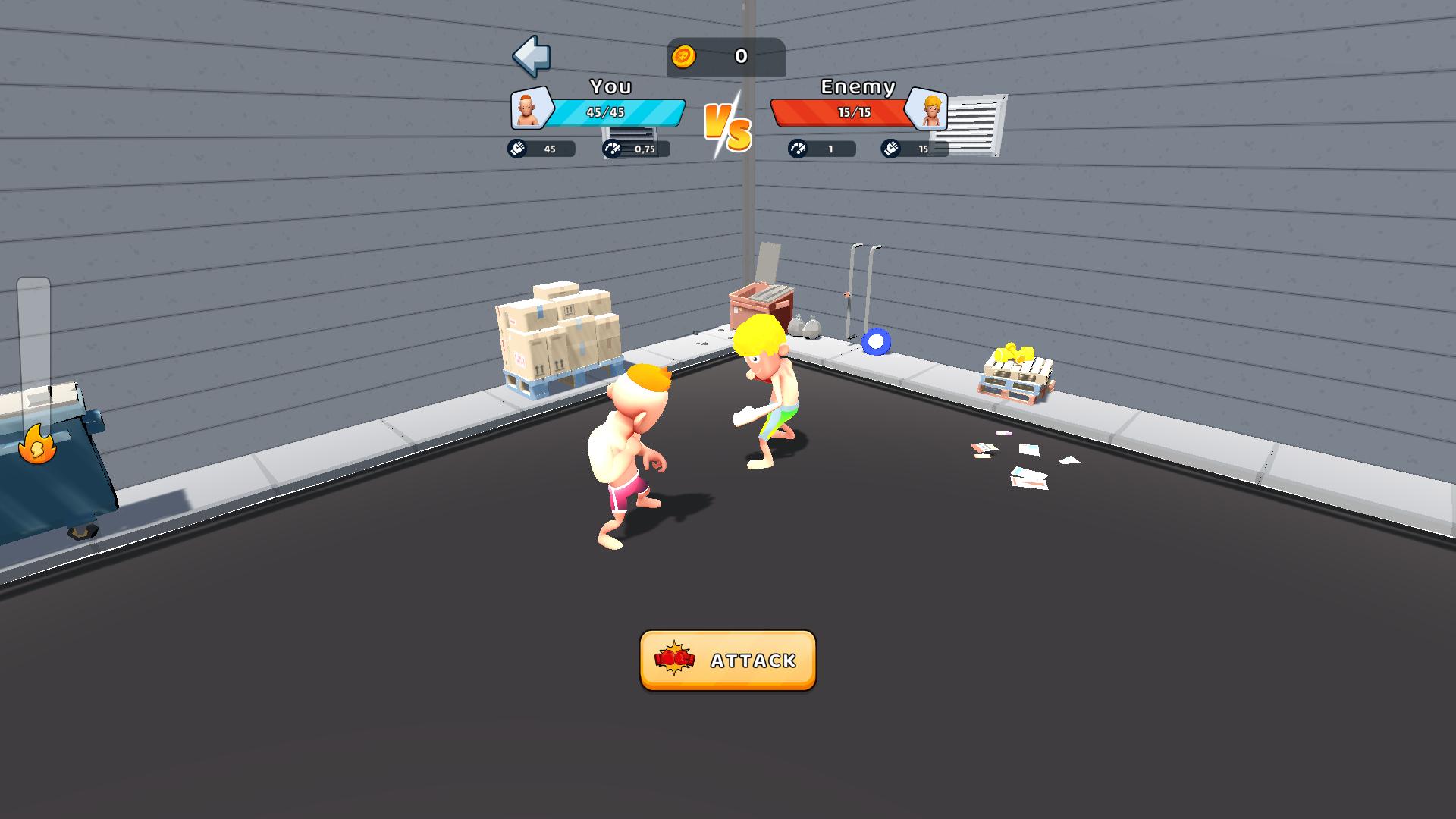Screen dimensions: 1456x819
Task: Click the enemy's speed gauge icon showing 1
Action: 797,149
